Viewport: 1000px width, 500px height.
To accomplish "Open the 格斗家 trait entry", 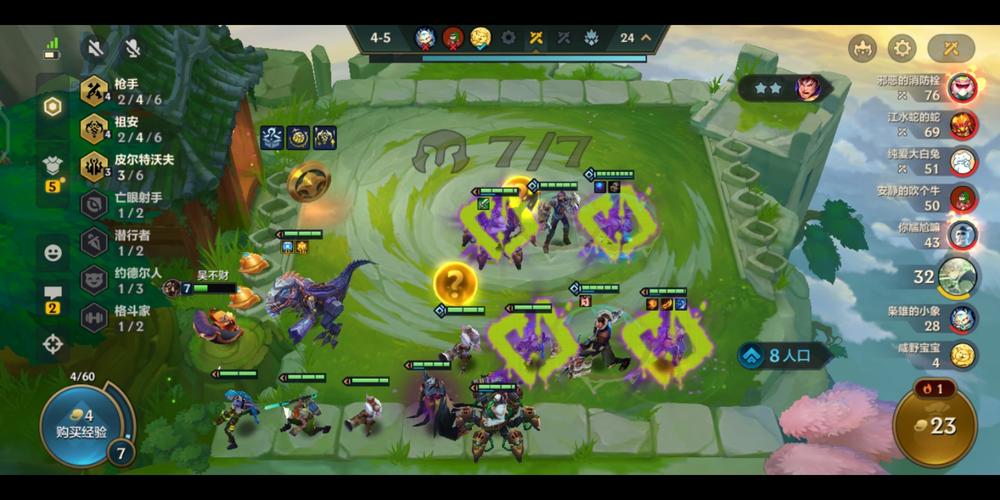I will (124, 317).
